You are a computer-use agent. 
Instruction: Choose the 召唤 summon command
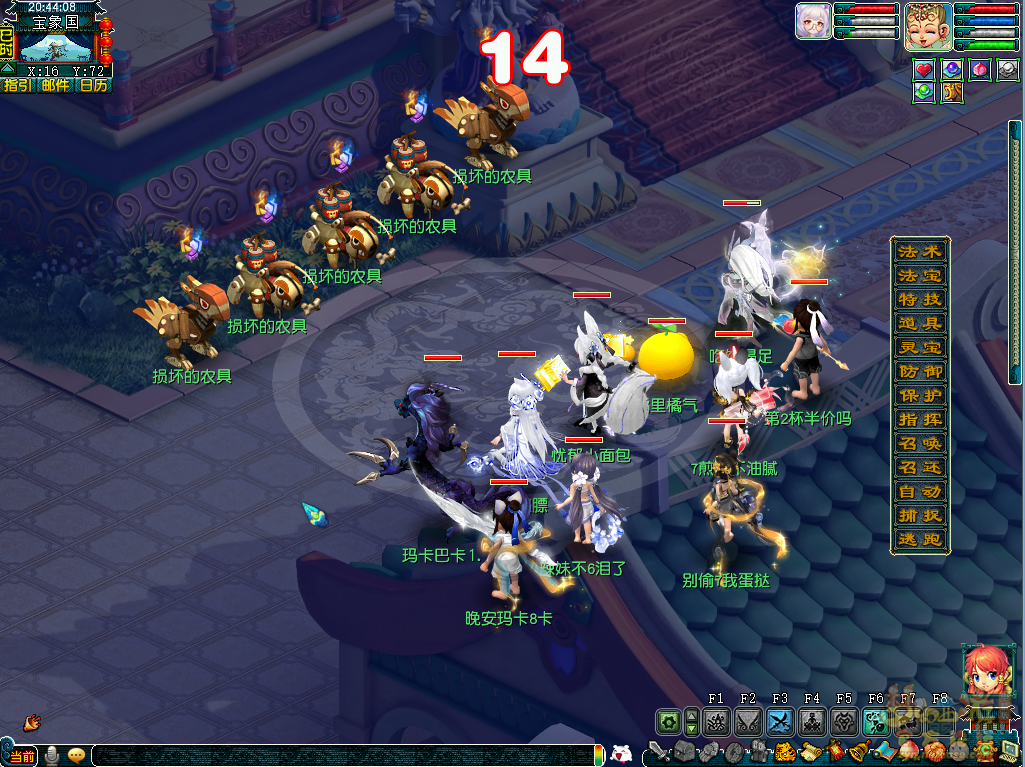coord(920,444)
